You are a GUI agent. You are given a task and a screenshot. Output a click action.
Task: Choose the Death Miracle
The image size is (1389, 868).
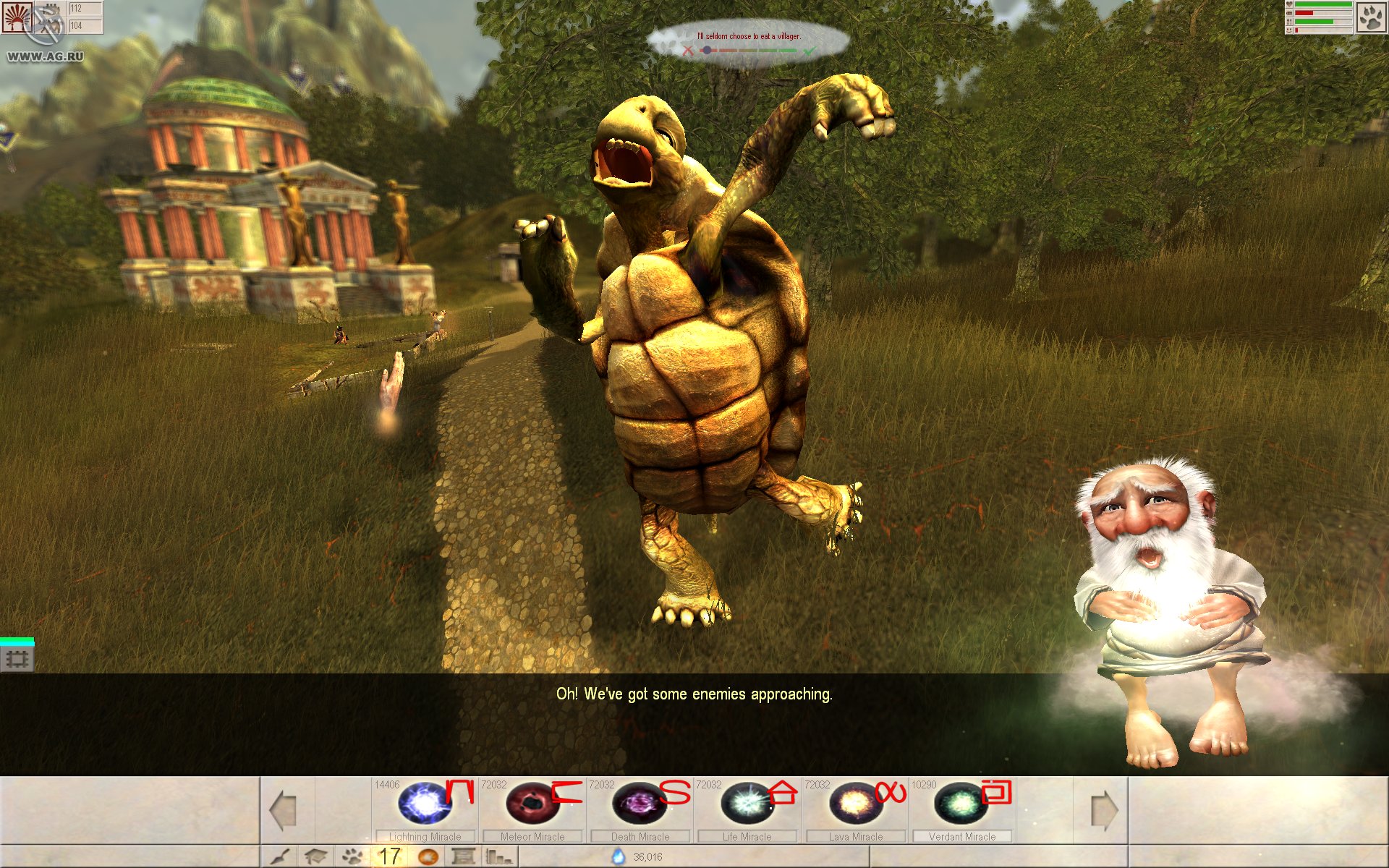tap(640, 804)
